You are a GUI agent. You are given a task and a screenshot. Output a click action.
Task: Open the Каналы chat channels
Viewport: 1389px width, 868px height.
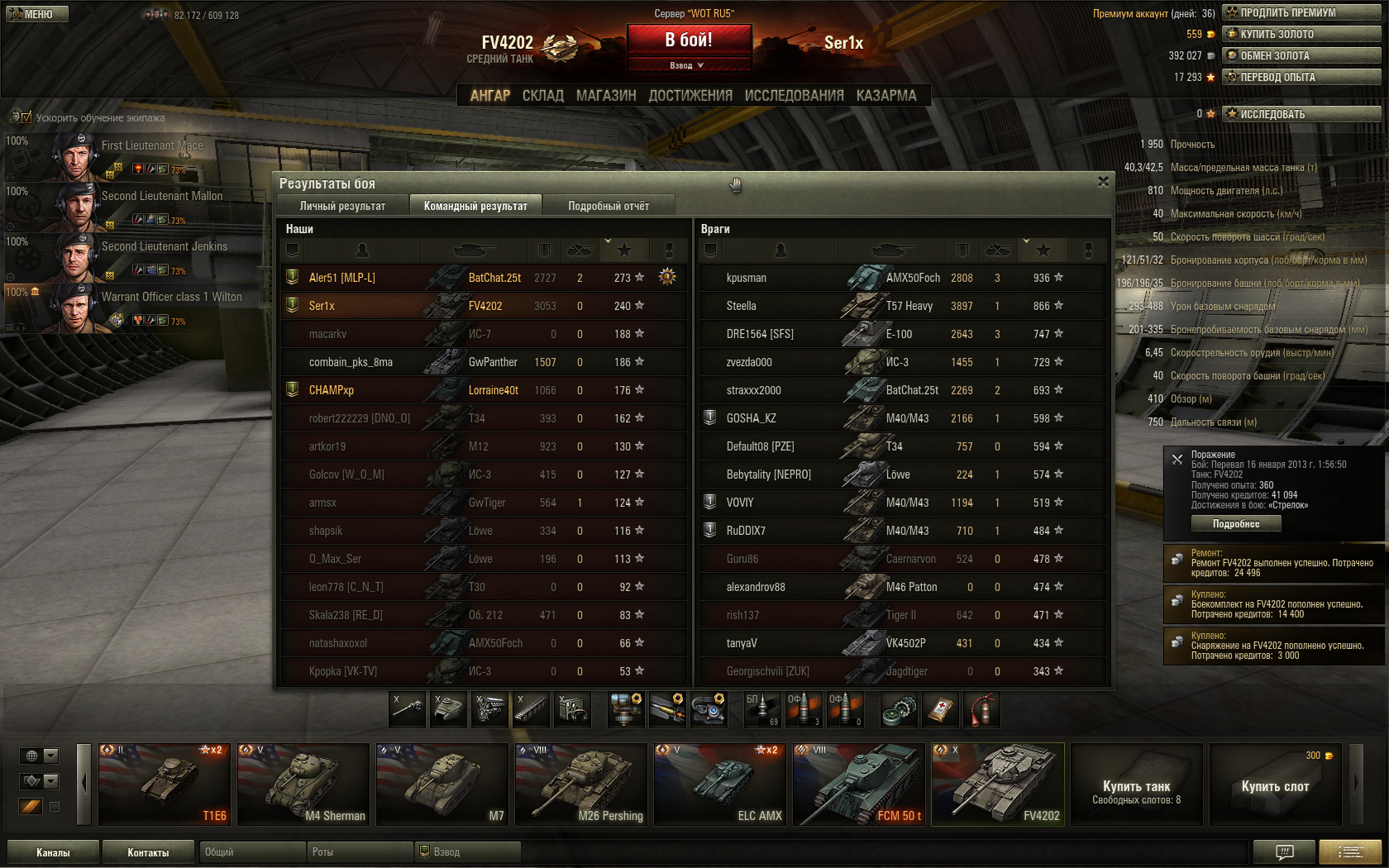click(x=53, y=852)
